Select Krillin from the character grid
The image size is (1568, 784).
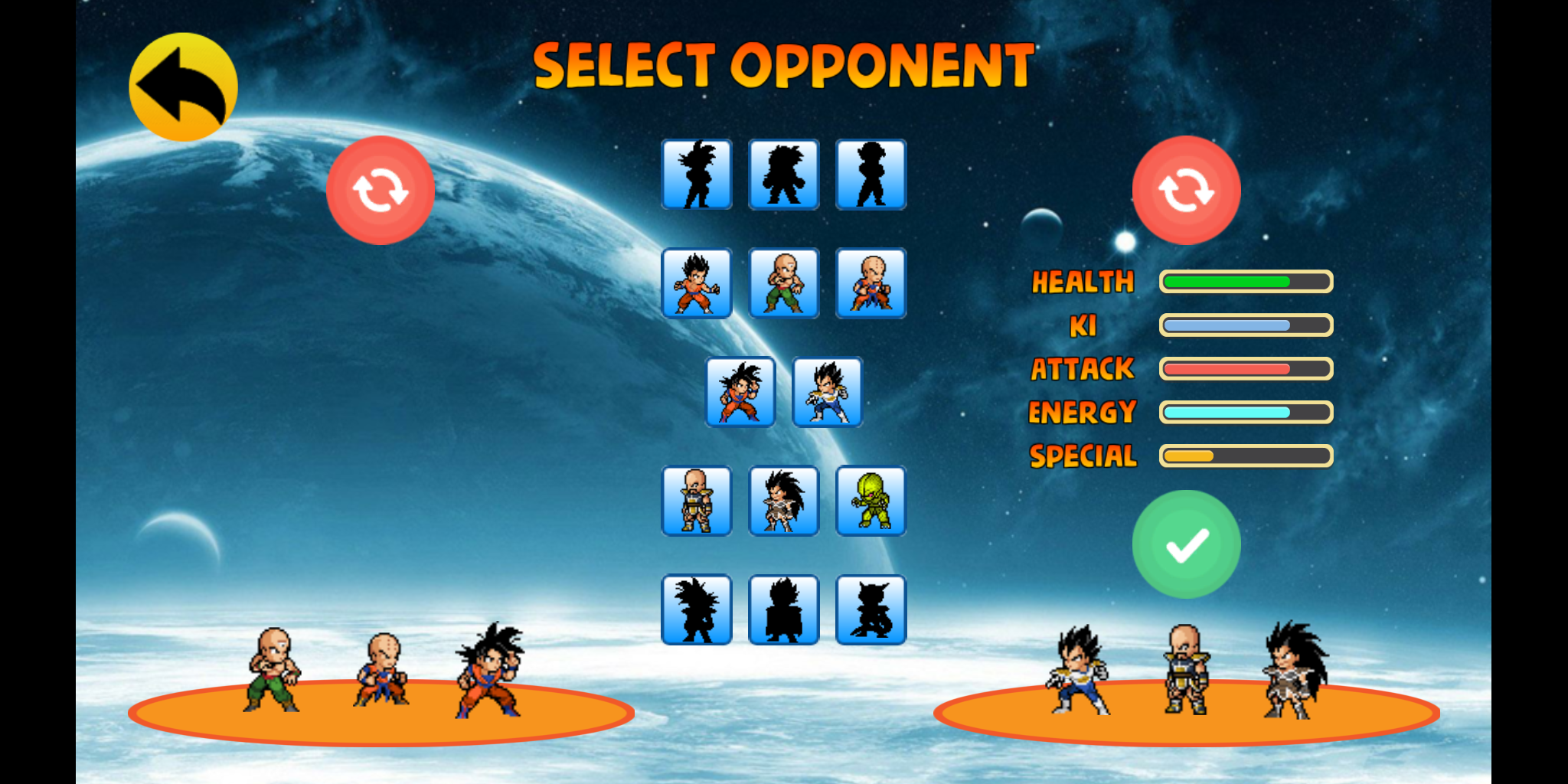click(x=871, y=282)
